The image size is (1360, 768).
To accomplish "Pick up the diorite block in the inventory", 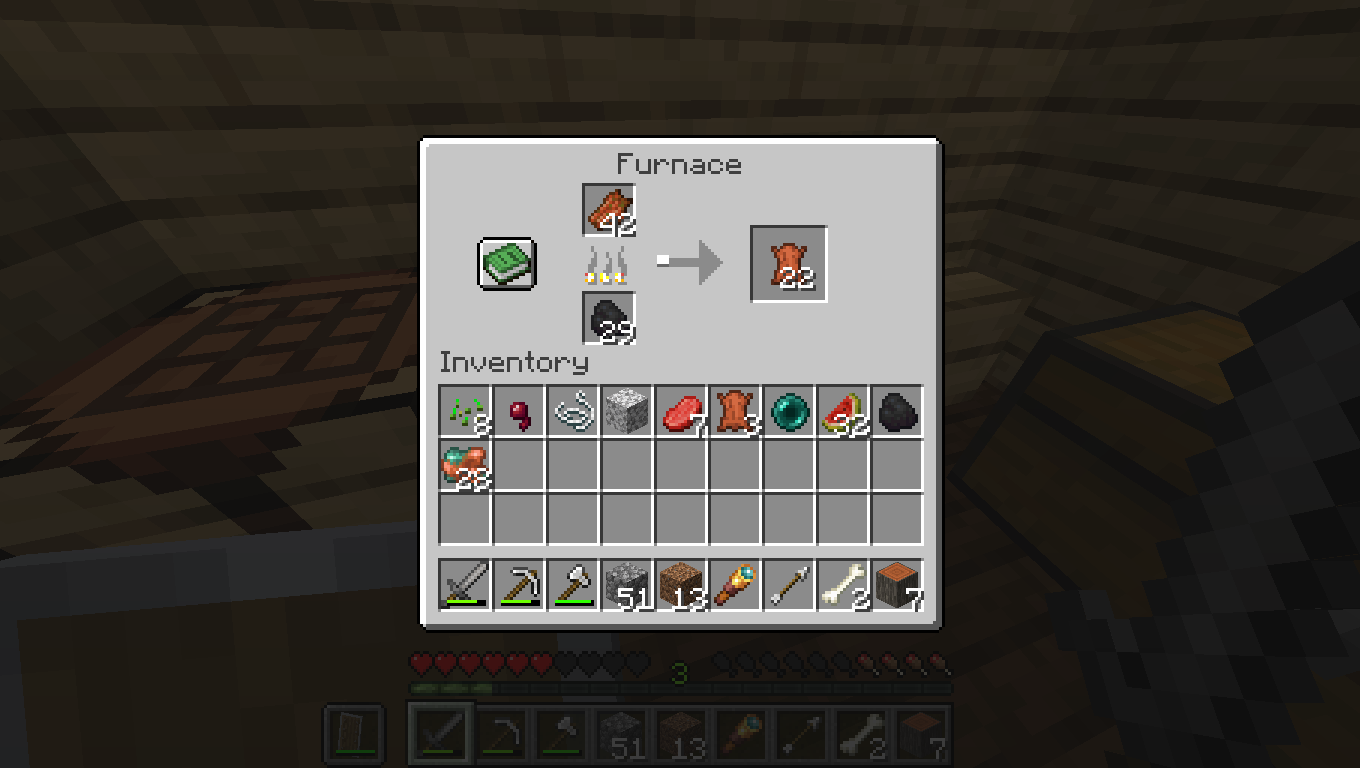I will [626, 411].
